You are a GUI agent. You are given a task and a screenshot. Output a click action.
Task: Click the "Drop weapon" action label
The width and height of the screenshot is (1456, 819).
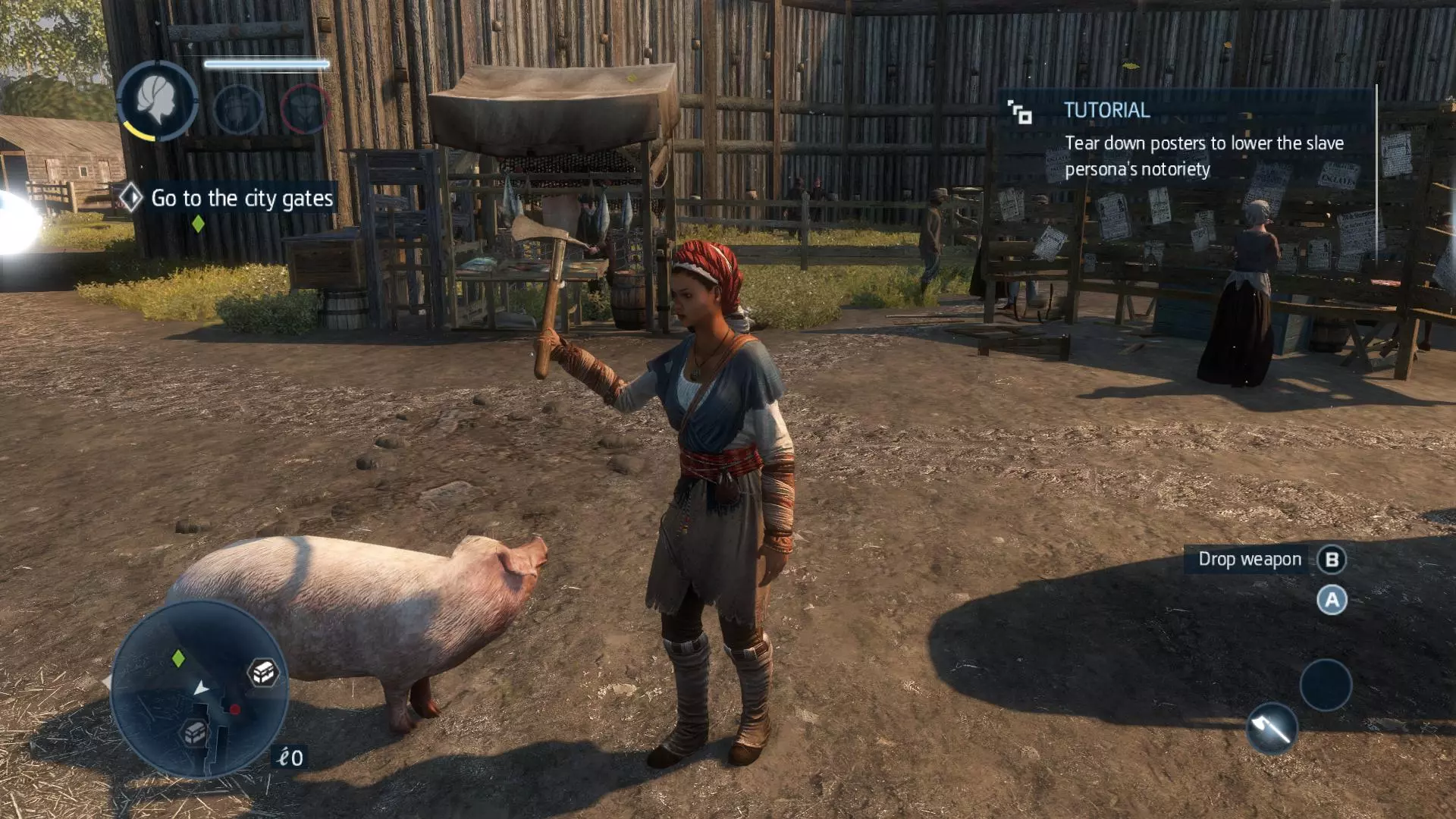(1249, 560)
